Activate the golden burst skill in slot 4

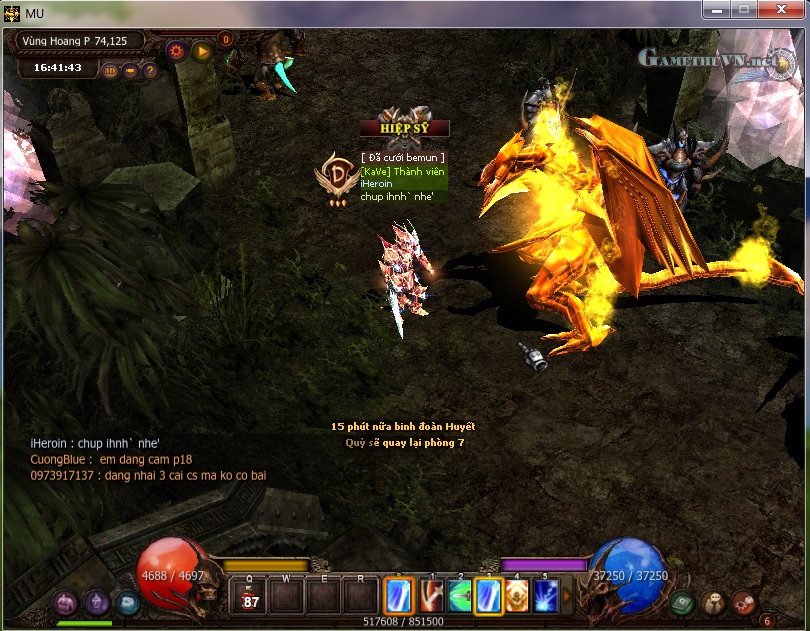pyautogui.click(x=517, y=596)
